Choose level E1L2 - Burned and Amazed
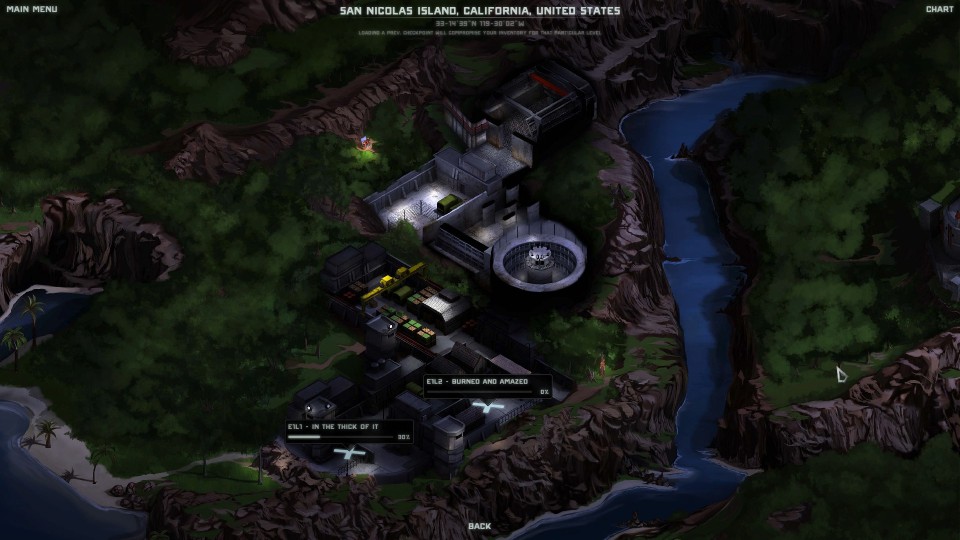 [487, 385]
